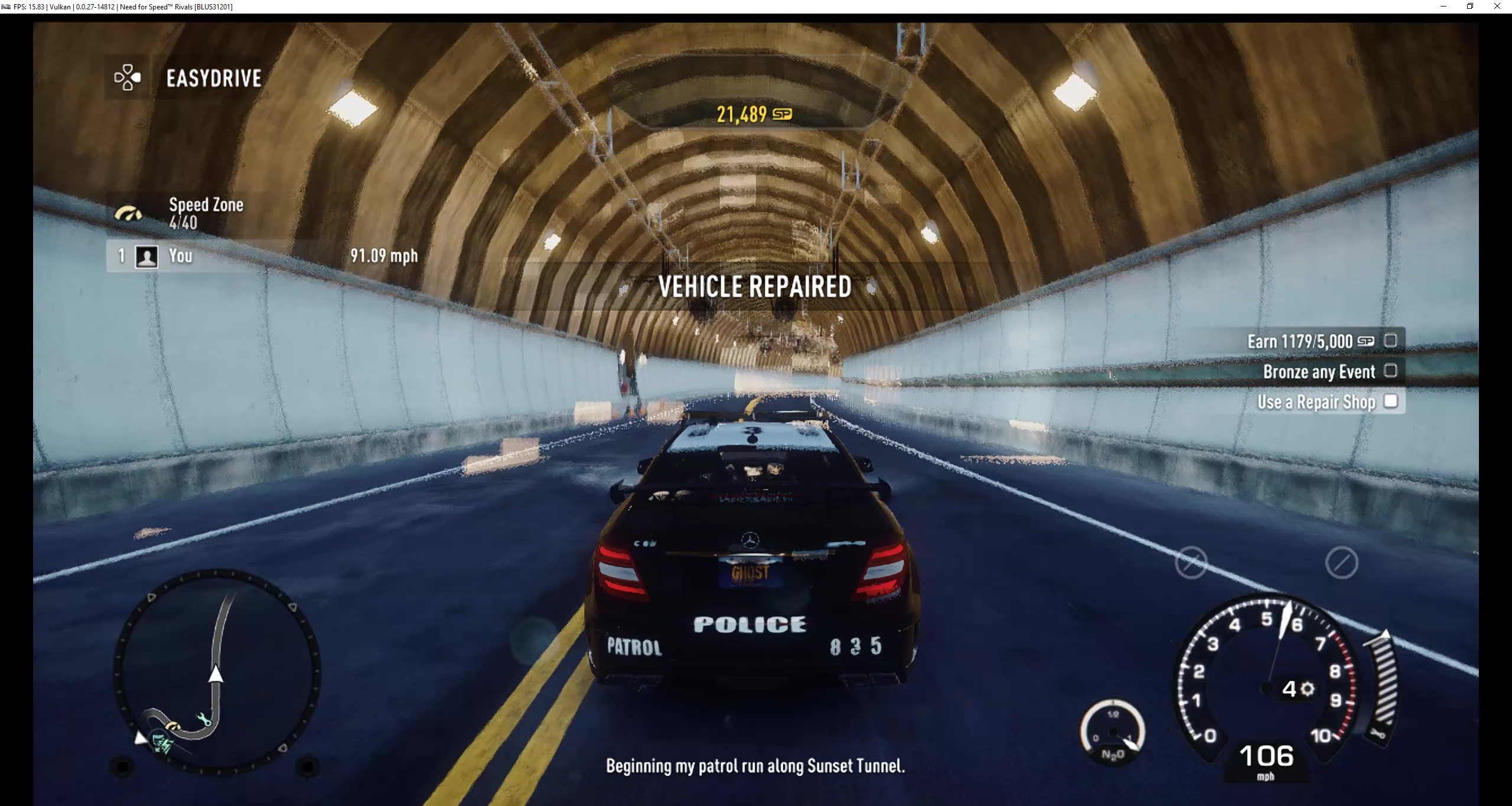The image size is (1512, 806).
Task: Click the Bronze any Event objective text
Action: [x=1318, y=371]
